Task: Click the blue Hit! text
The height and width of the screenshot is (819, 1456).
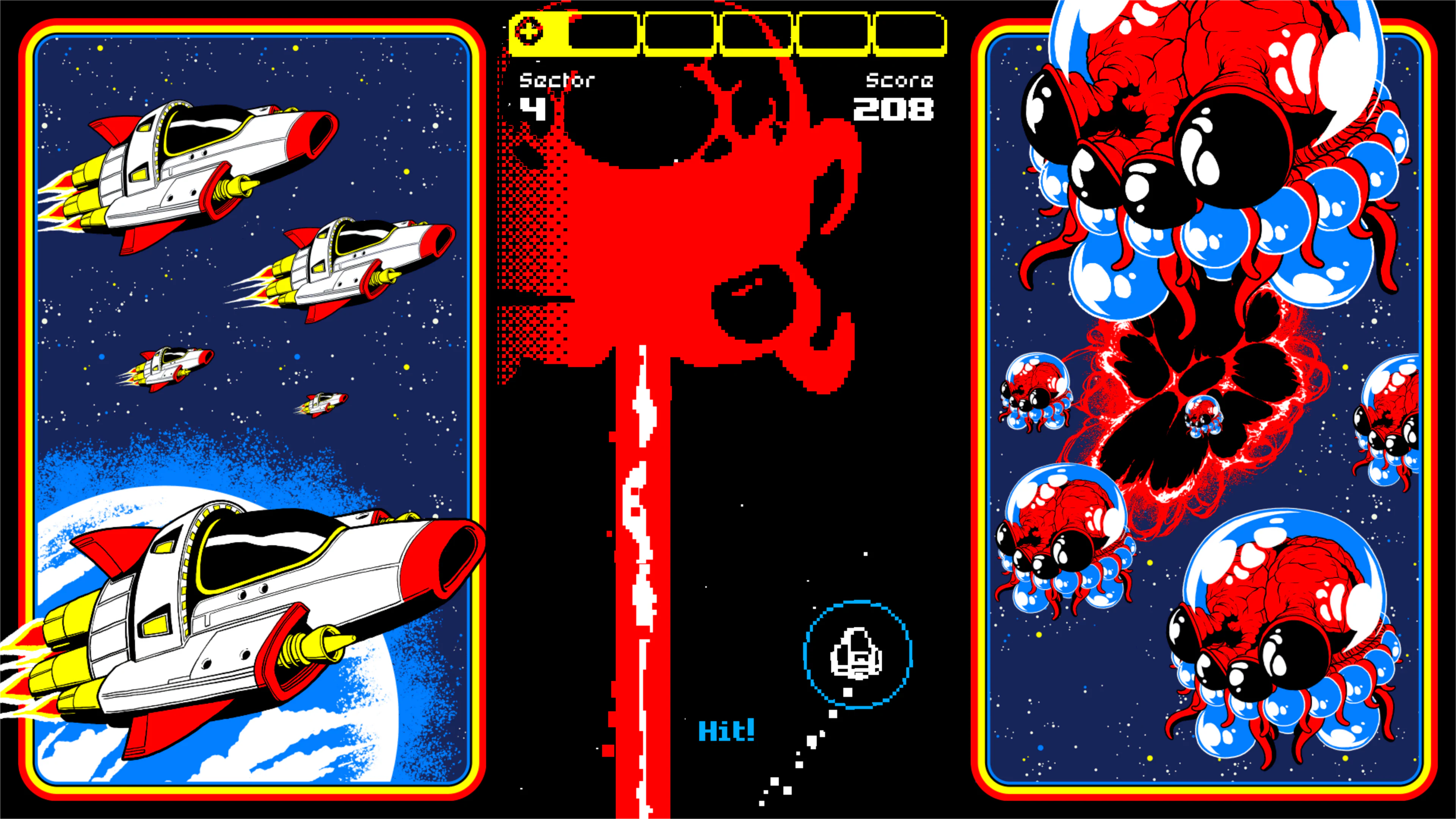Action: pyautogui.click(x=726, y=730)
